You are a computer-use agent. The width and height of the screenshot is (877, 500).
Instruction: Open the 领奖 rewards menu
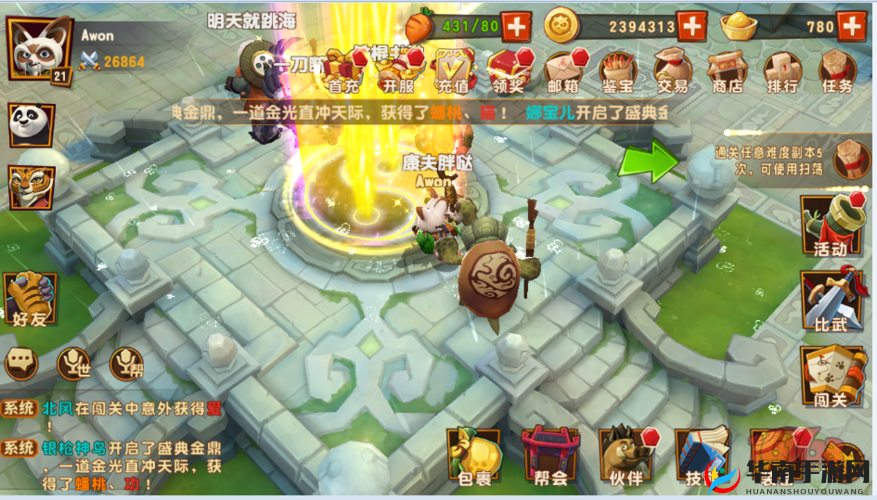tap(508, 71)
